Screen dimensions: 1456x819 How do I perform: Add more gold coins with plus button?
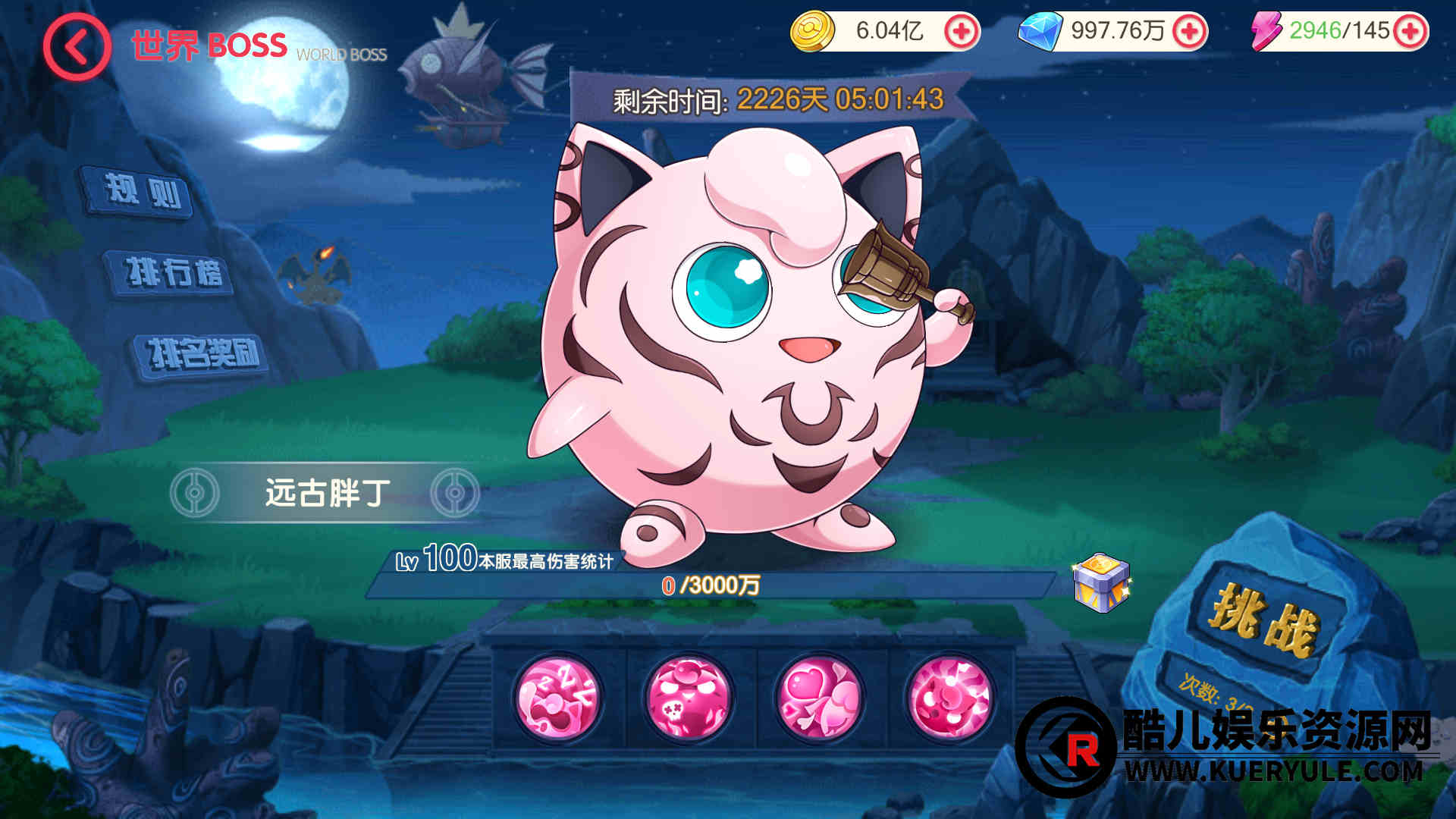point(961,32)
